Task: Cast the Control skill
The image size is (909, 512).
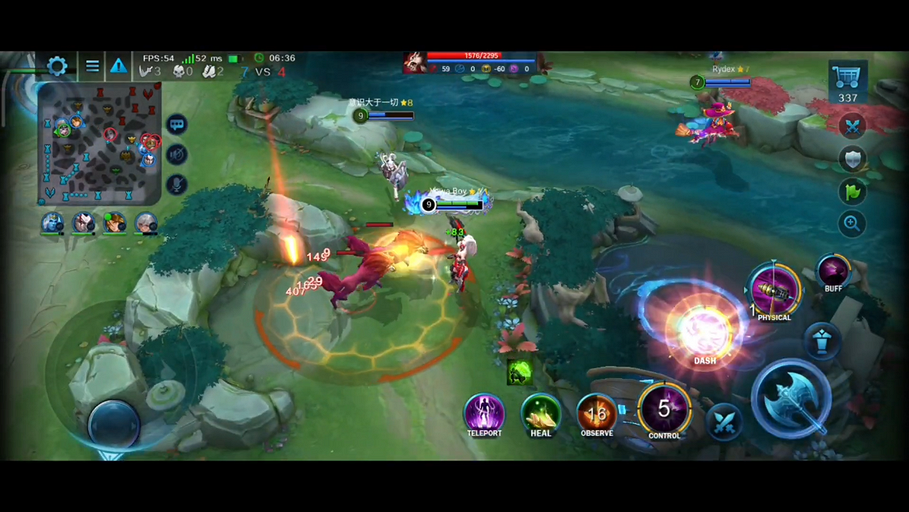Action: [664, 410]
